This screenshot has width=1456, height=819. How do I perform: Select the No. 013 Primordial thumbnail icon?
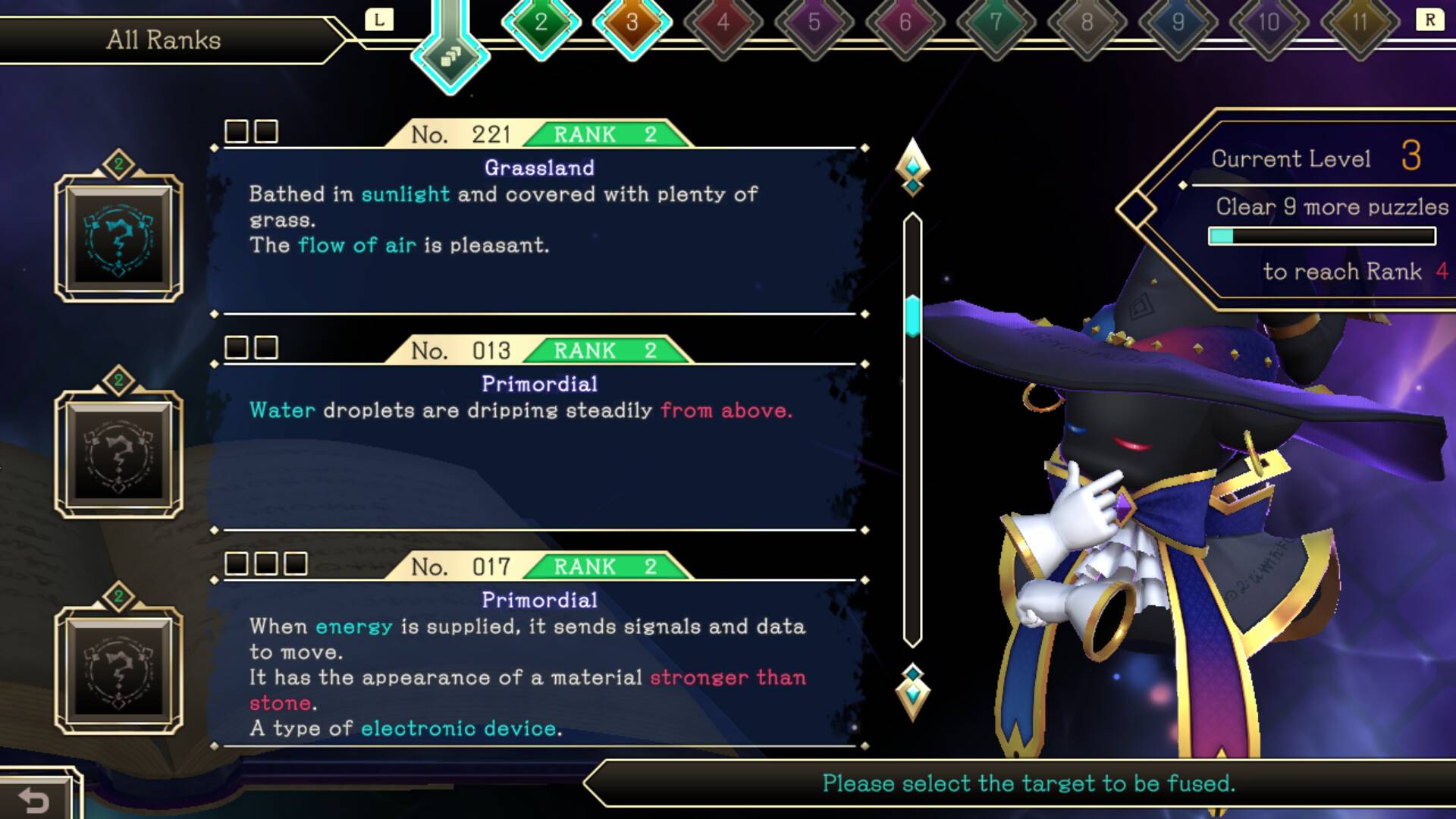tap(121, 451)
